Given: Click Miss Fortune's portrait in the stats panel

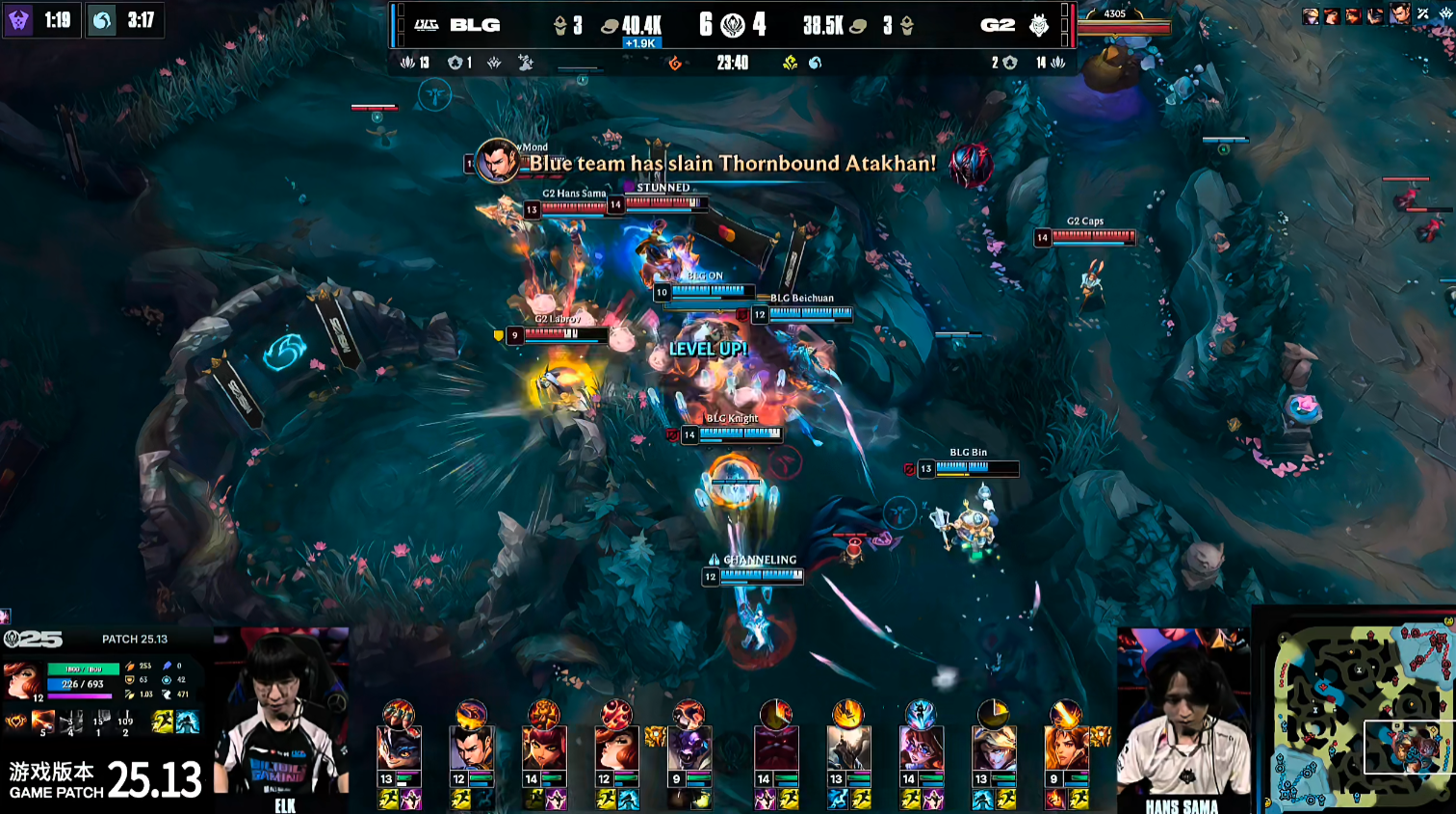Looking at the screenshot, I should pyautogui.click(x=23, y=680).
